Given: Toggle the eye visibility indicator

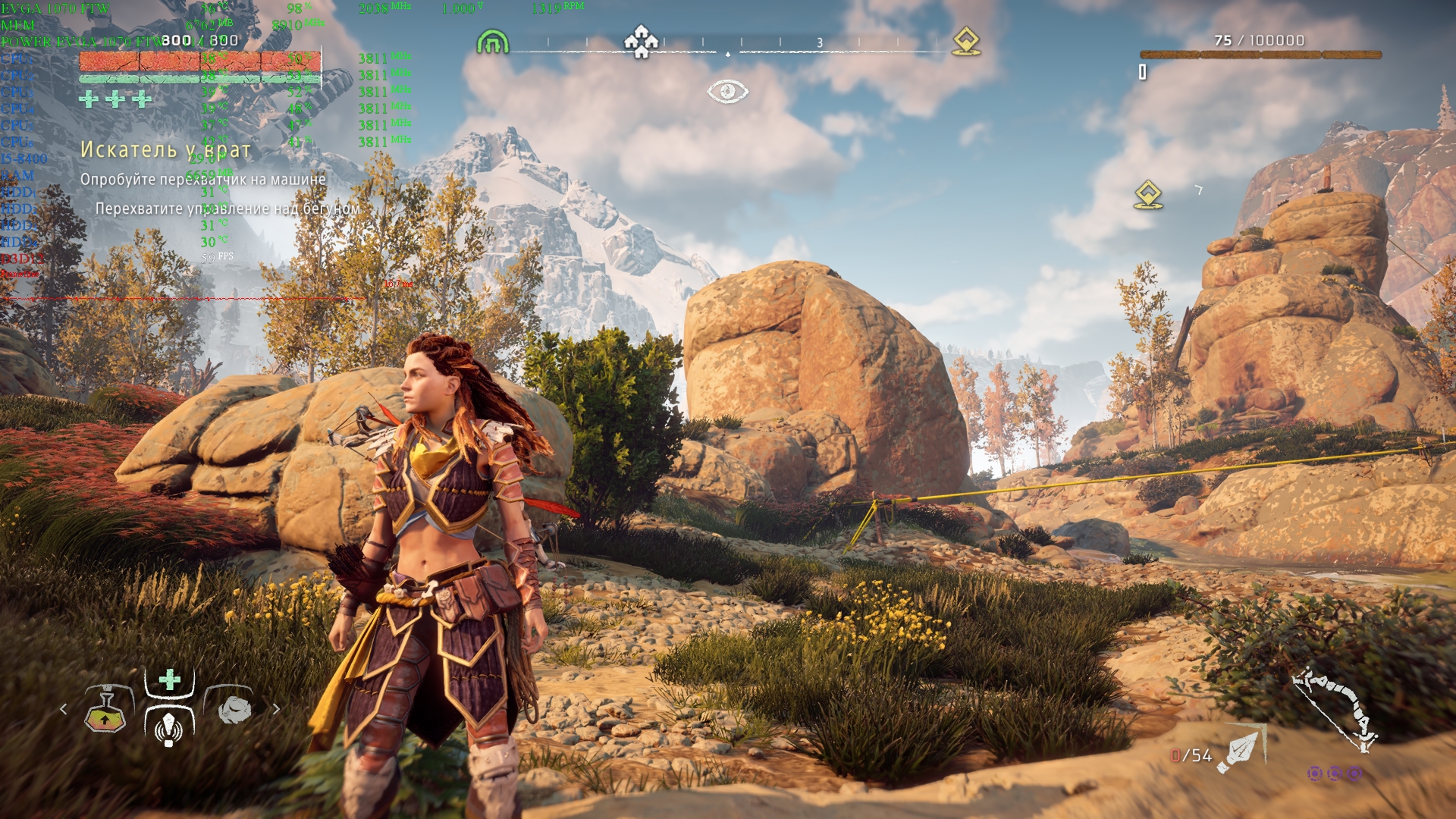Looking at the screenshot, I should tap(727, 92).
